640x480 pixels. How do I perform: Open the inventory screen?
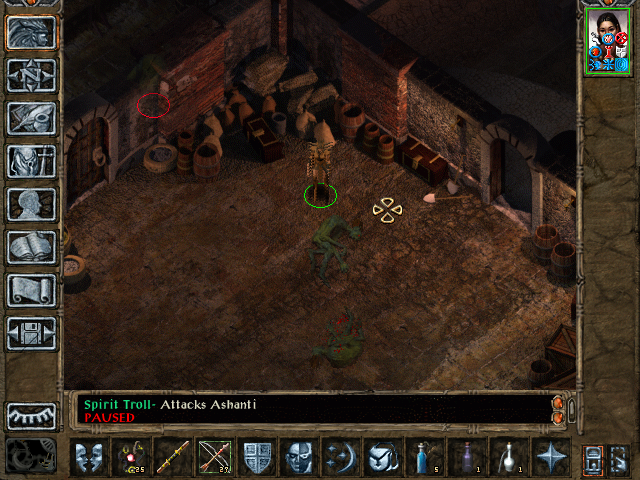click(31, 161)
